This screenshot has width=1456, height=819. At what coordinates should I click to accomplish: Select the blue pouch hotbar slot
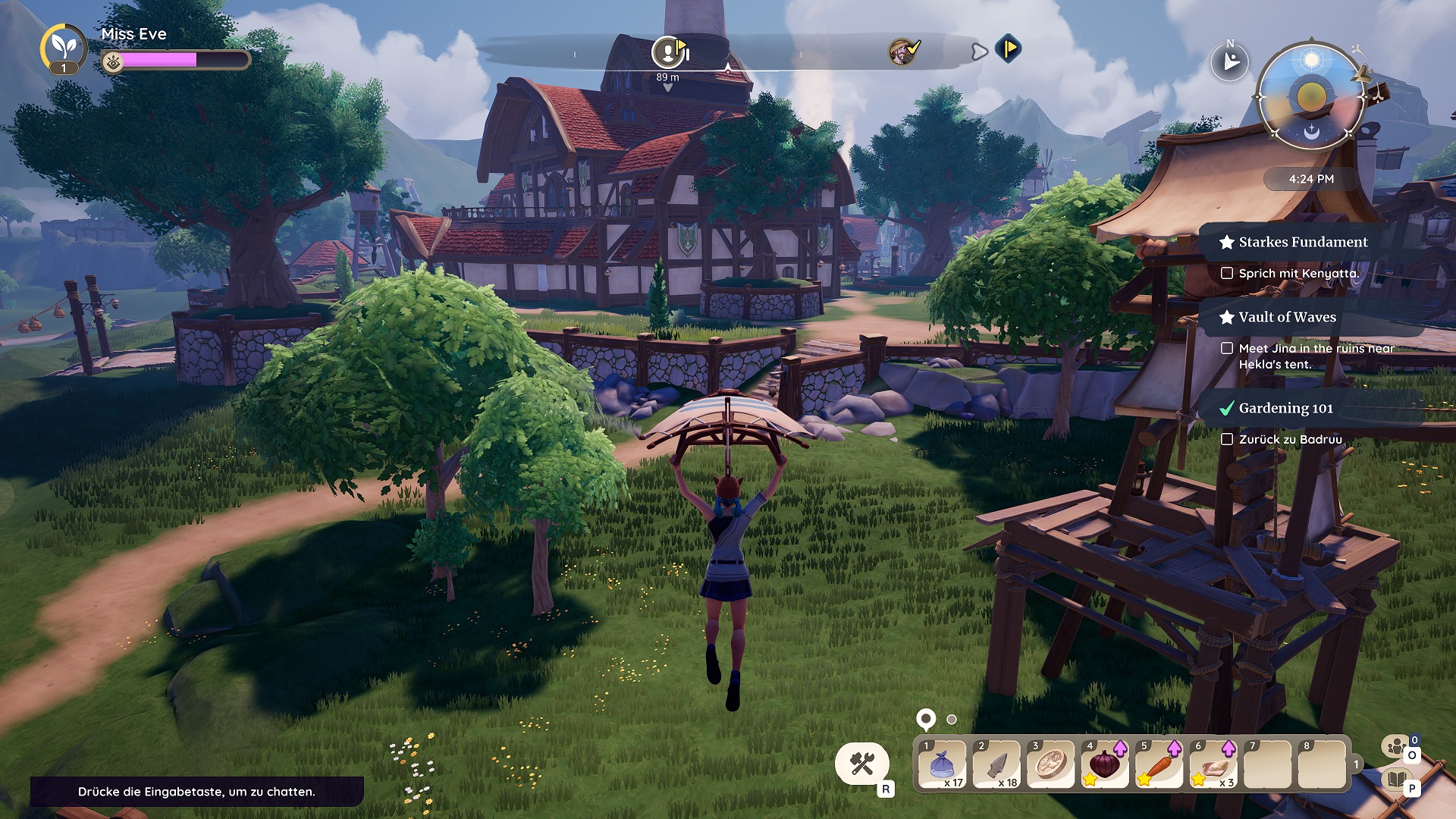coord(941,764)
